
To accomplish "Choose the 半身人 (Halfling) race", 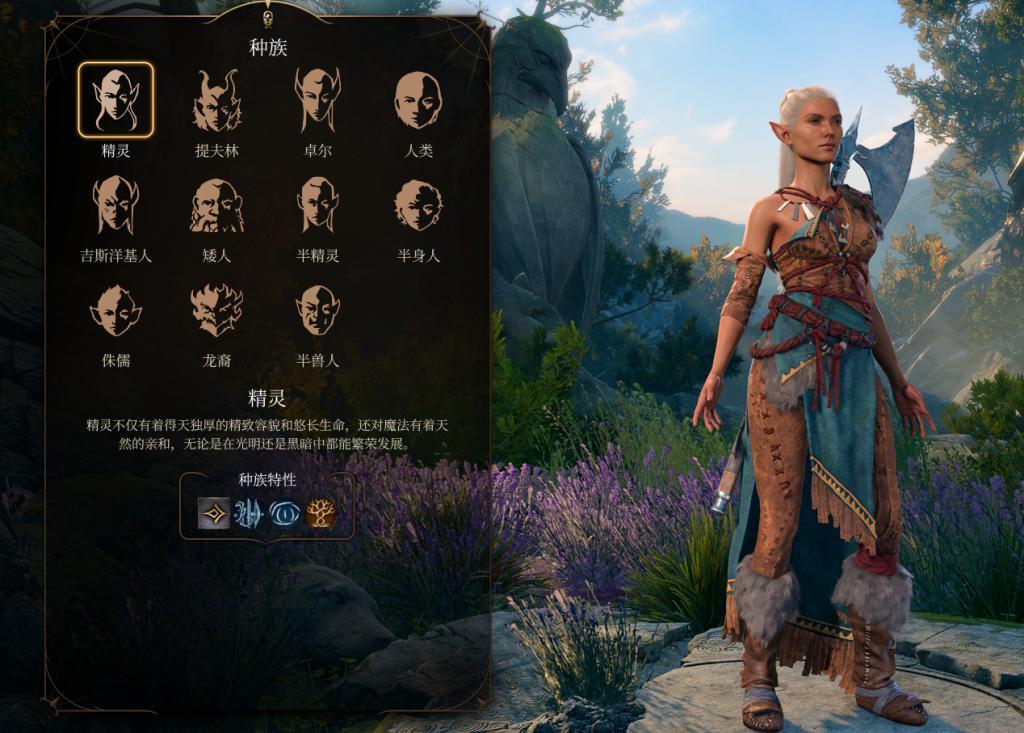I will click(418, 205).
